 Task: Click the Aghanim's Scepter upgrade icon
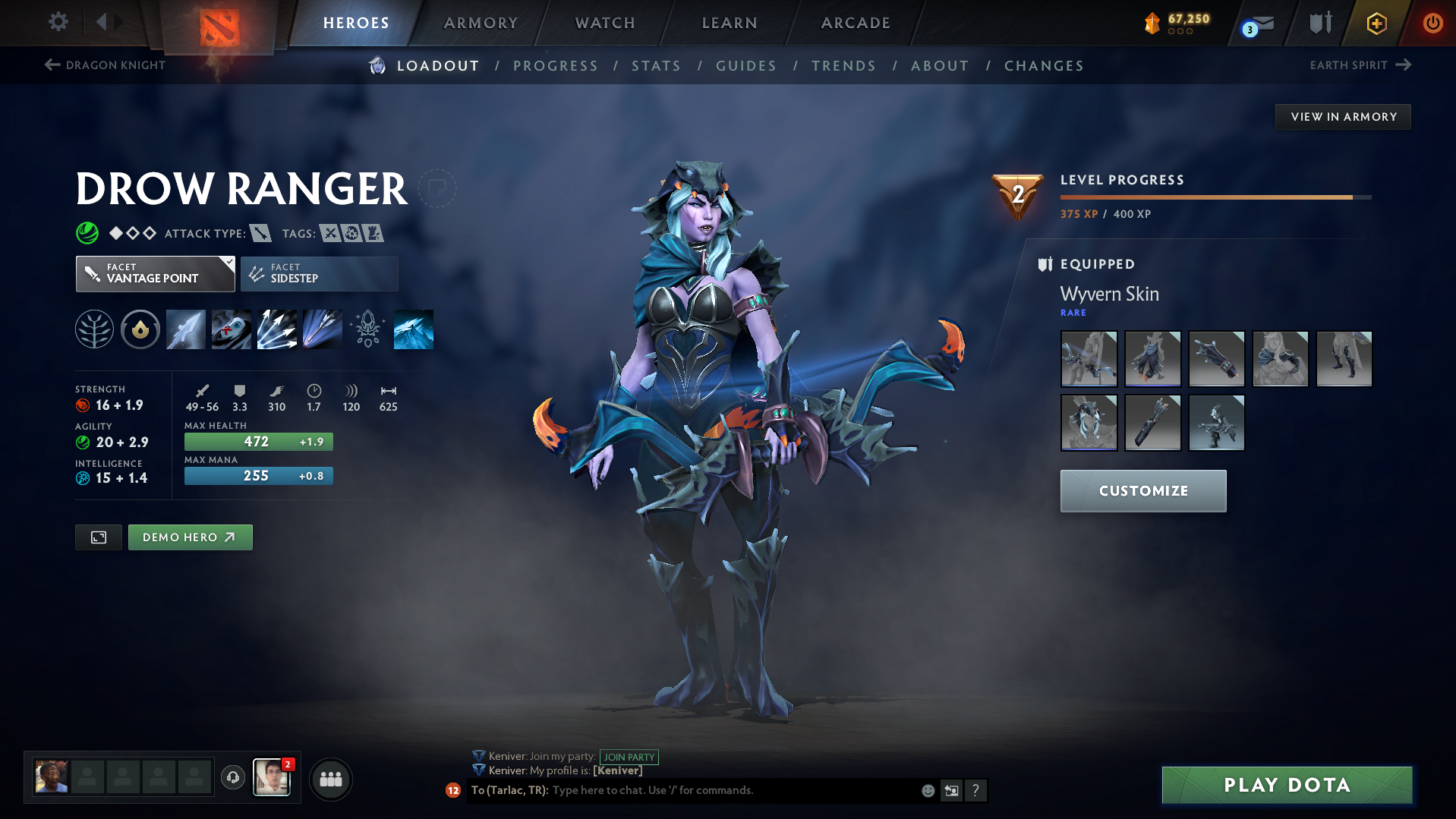367,329
